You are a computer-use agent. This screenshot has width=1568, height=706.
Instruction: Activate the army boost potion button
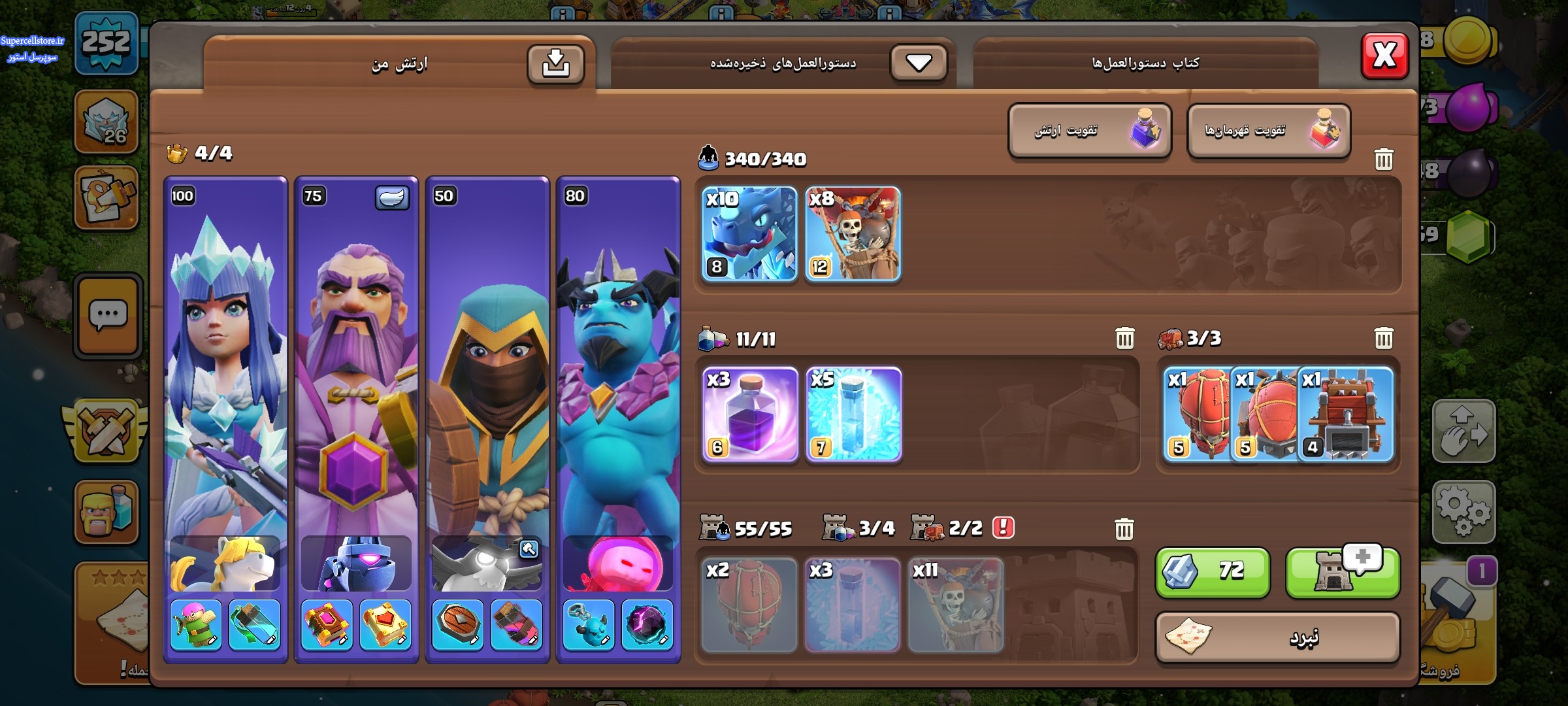[1089, 131]
